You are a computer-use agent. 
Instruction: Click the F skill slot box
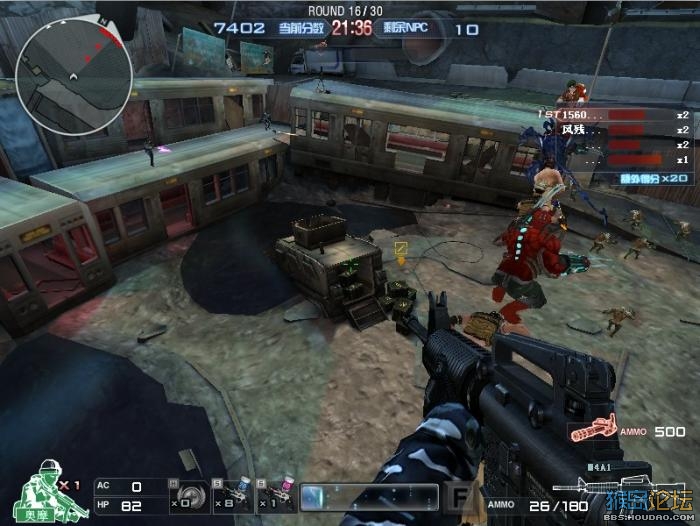pos(460,496)
